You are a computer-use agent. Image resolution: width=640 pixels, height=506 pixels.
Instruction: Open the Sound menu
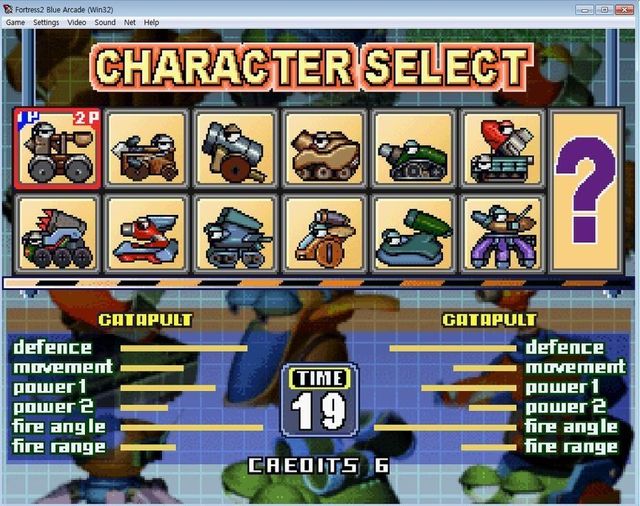click(105, 22)
